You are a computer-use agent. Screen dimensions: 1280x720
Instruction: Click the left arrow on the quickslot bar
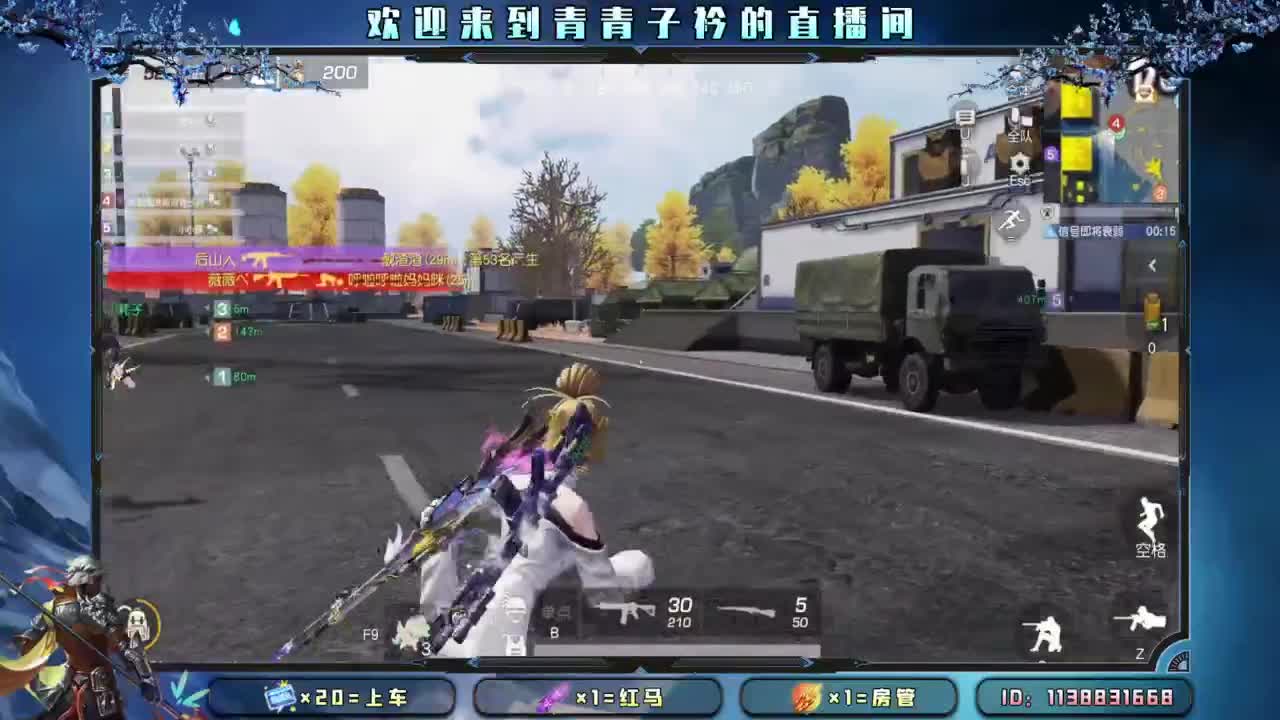pos(473,662)
